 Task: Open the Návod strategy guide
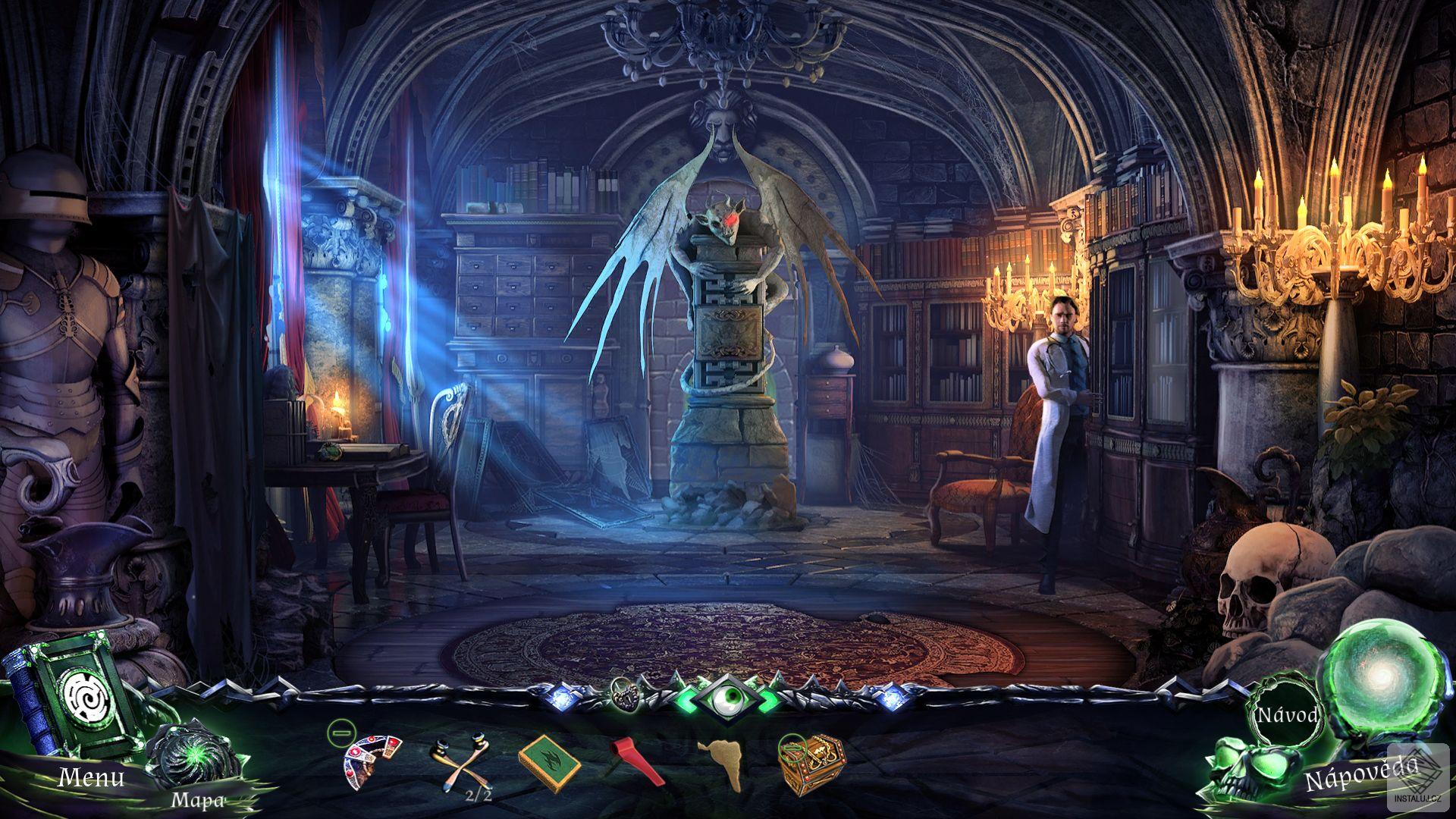(x=1287, y=715)
